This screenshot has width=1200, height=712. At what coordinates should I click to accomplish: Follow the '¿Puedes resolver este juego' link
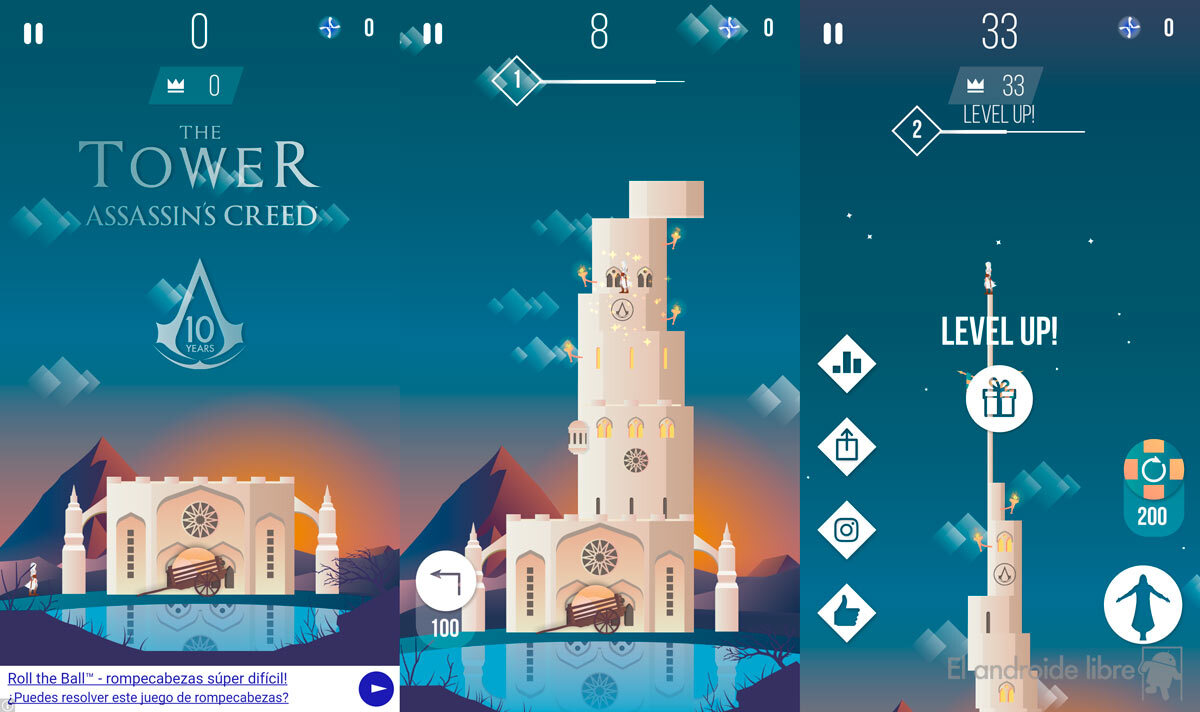point(148,697)
